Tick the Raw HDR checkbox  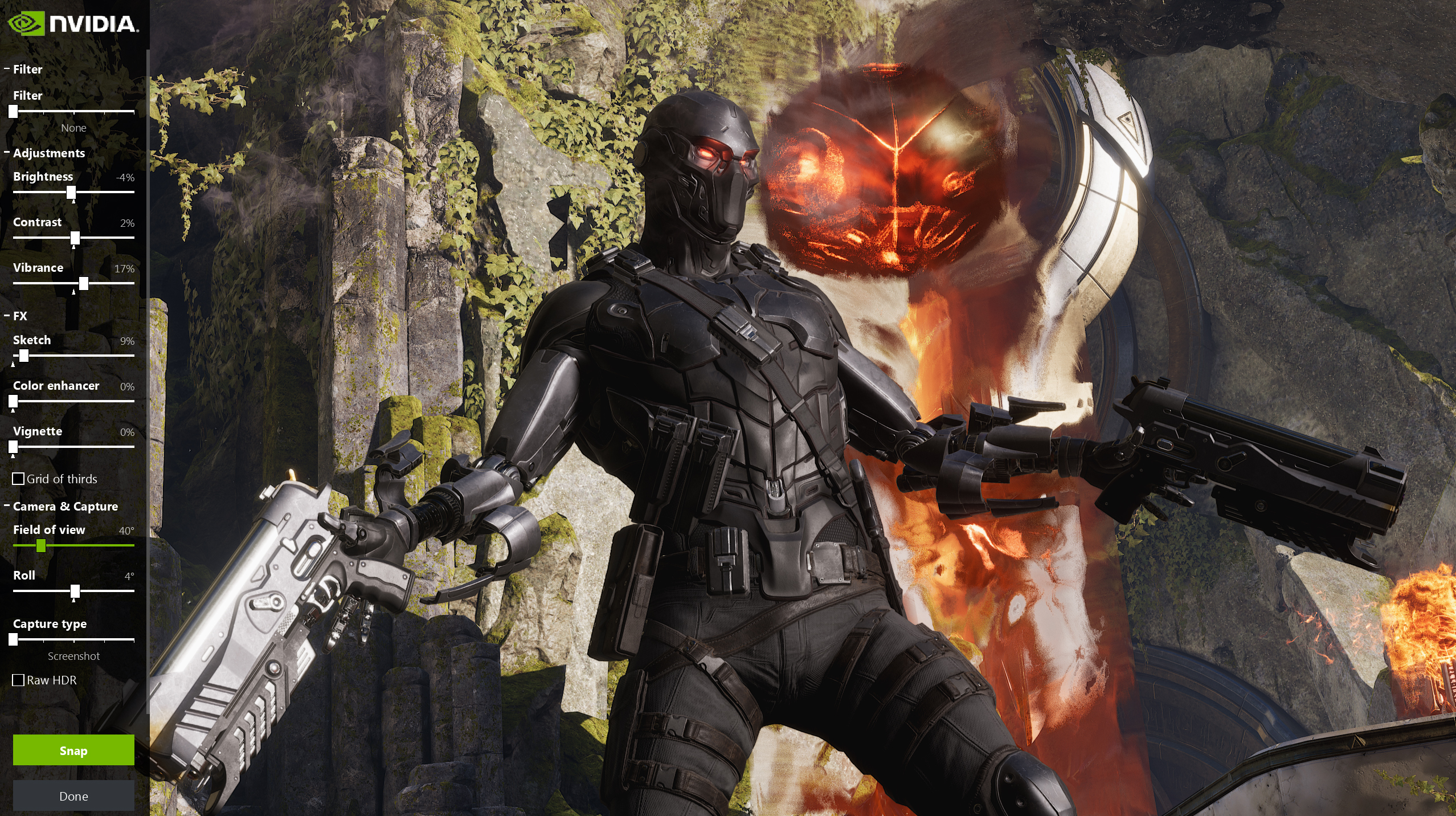point(19,680)
